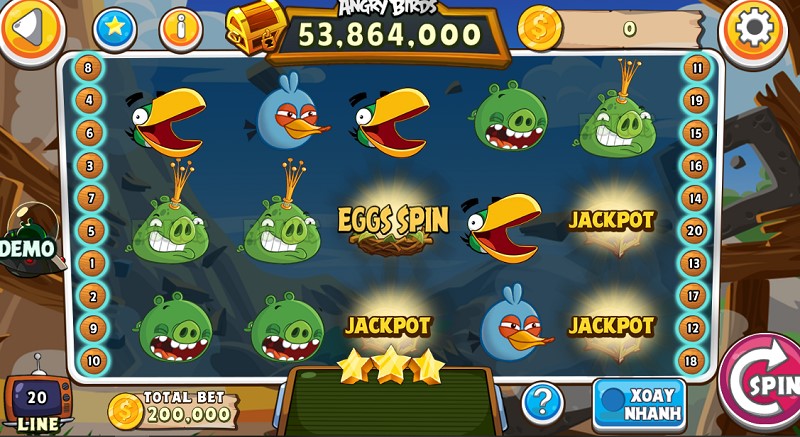800x437 pixels.
Task: Select payline number 20
Action: [694, 230]
